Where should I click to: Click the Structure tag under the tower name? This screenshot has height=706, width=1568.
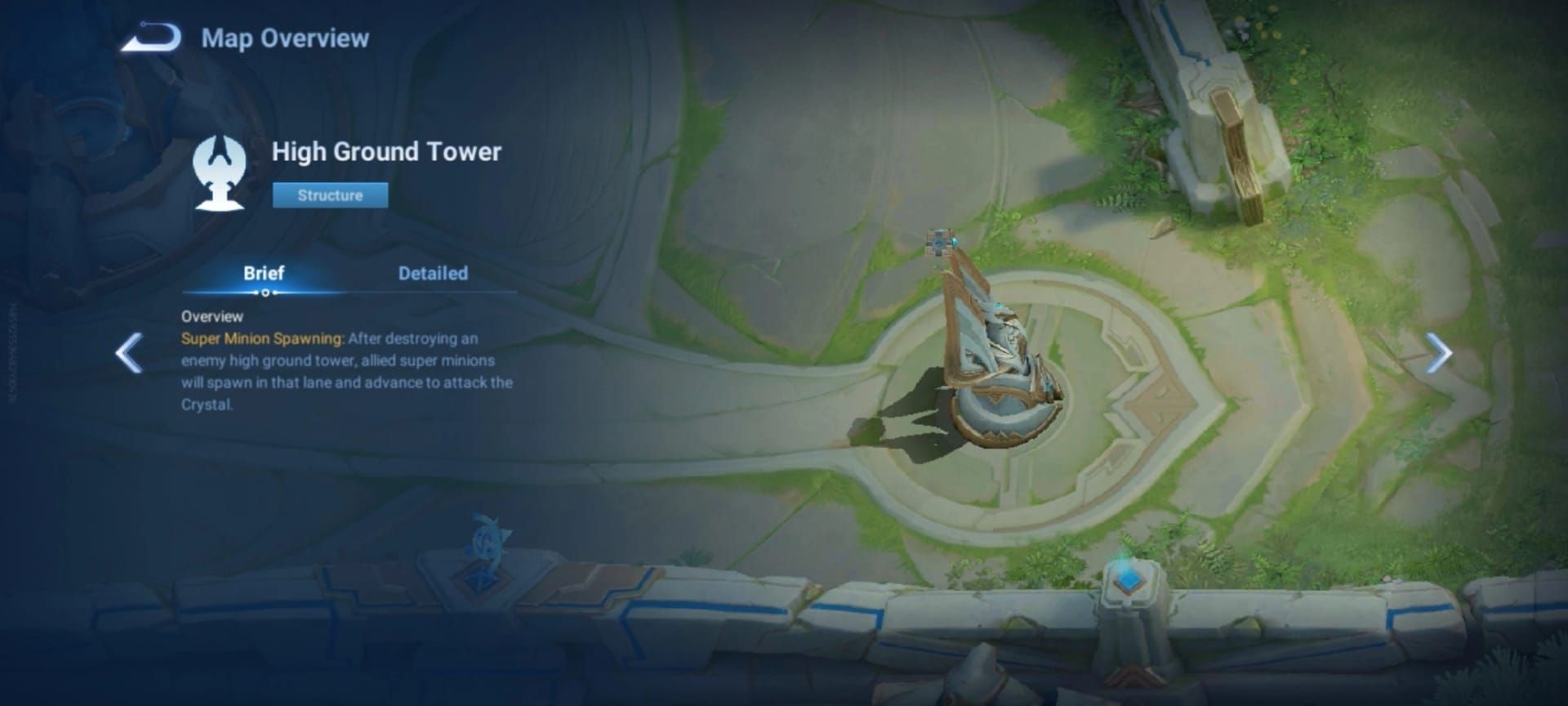[330, 195]
